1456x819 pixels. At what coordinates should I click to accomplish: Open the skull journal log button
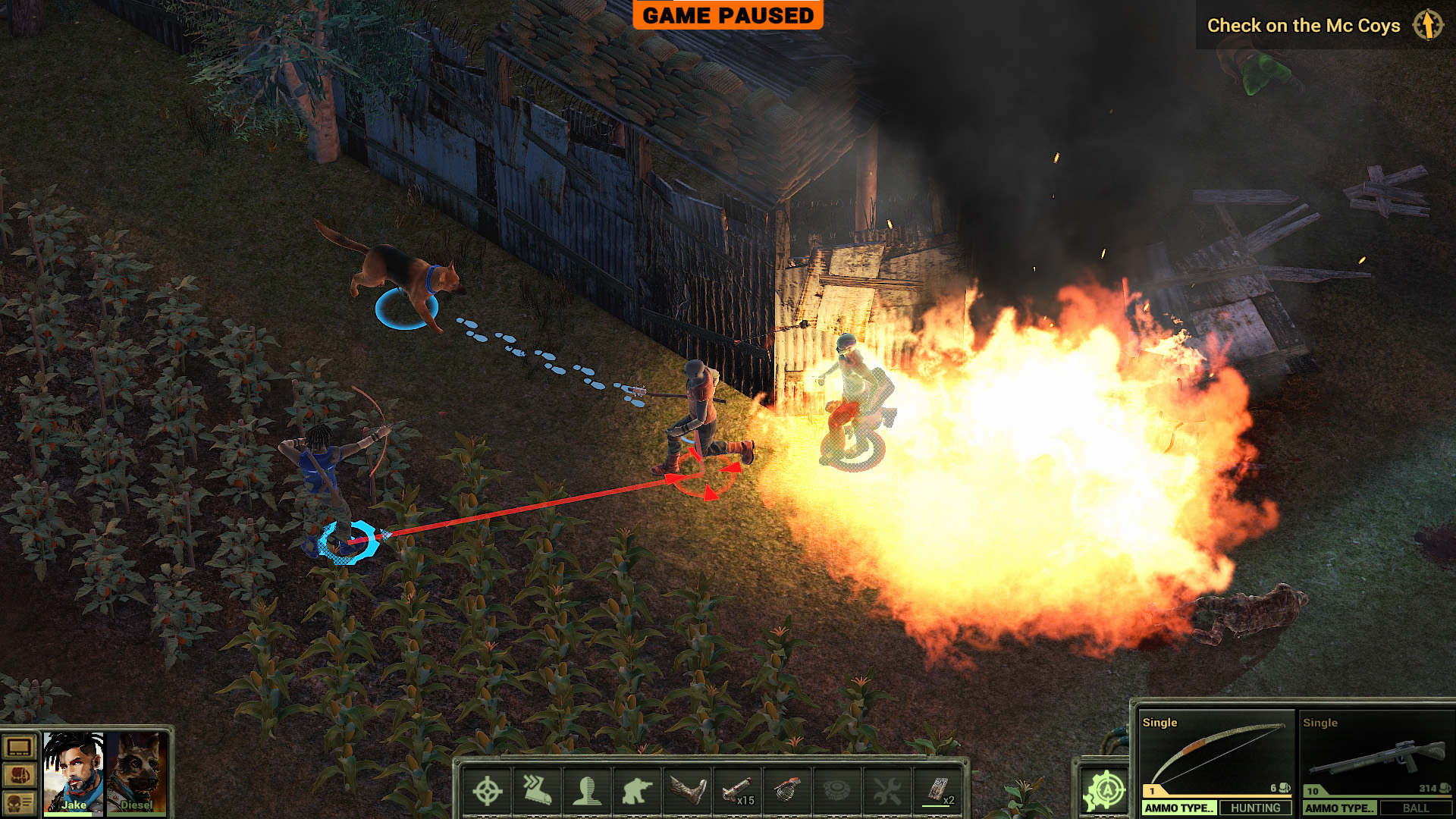(19, 802)
